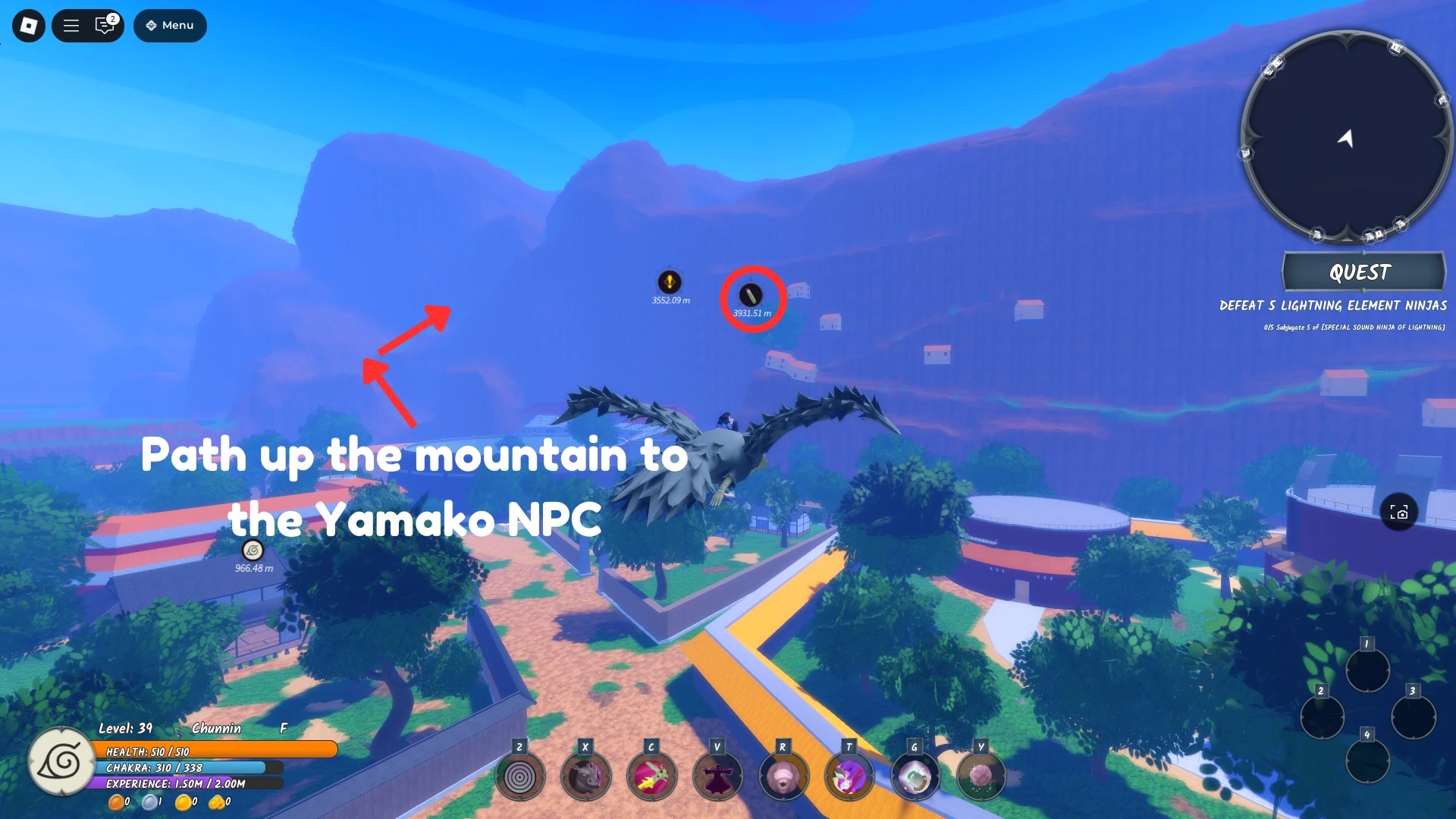The image size is (1456, 819).
Task: Click the camera capture icon on the right
Action: pyautogui.click(x=1400, y=513)
